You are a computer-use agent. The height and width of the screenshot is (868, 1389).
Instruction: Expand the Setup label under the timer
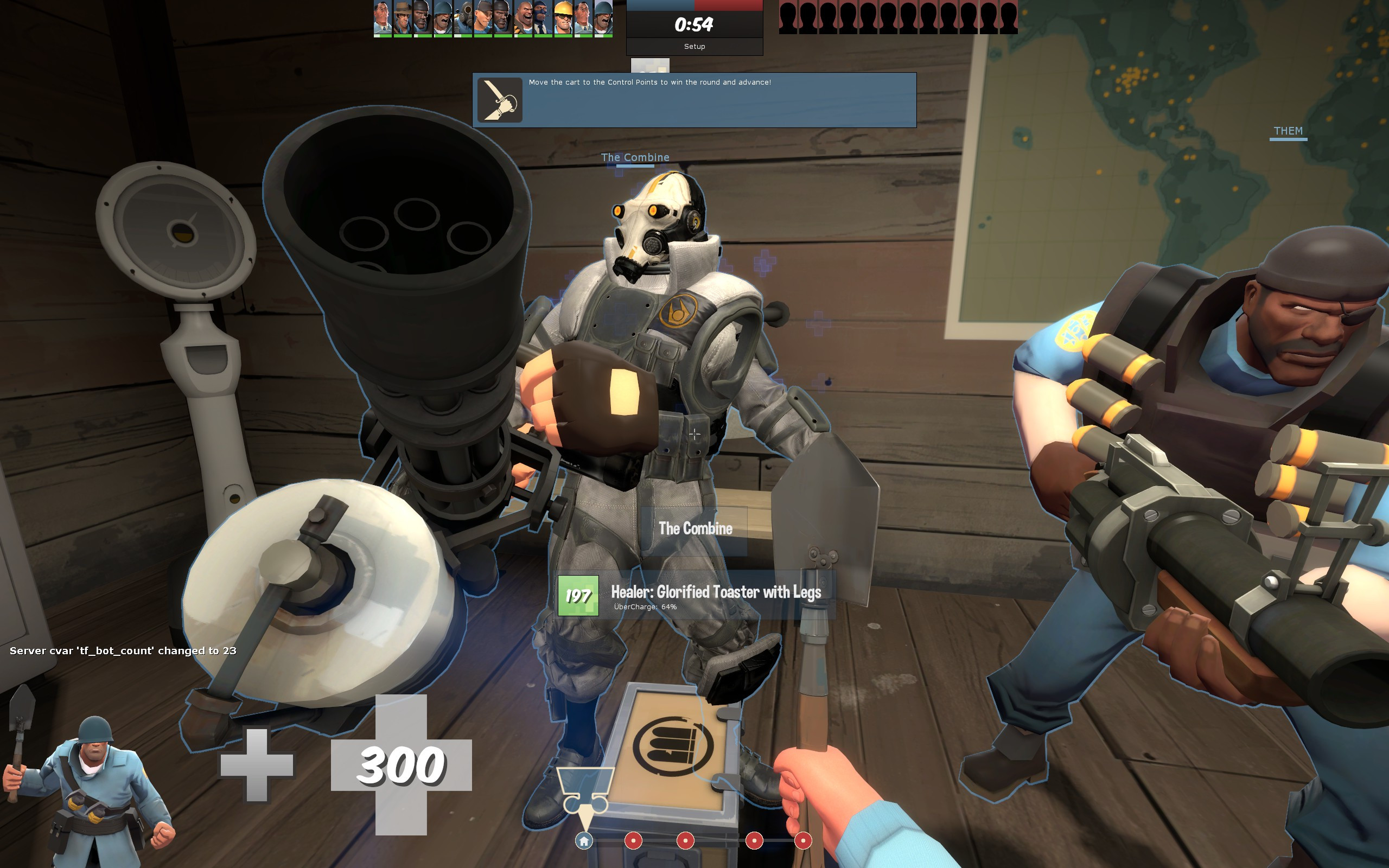[x=694, y=46]
